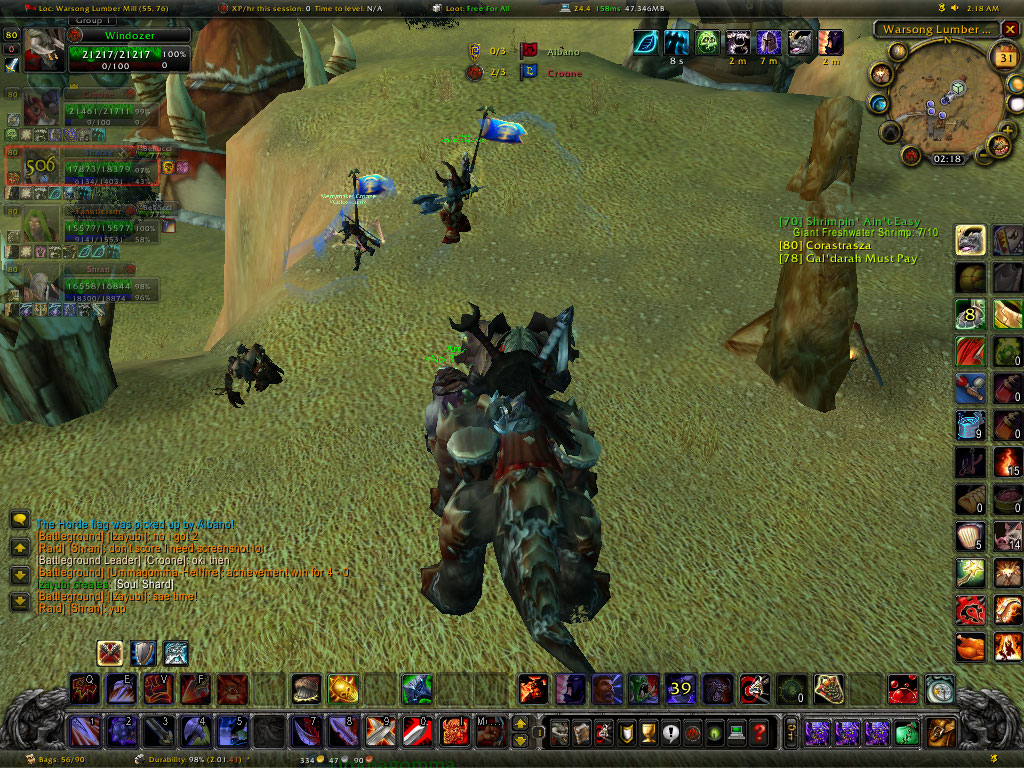The width and height of the screenshot is (1024, 768).
Task: Click the rhino mount icon on the side bar
Action: pyautogui.click(x=970, y=240)
